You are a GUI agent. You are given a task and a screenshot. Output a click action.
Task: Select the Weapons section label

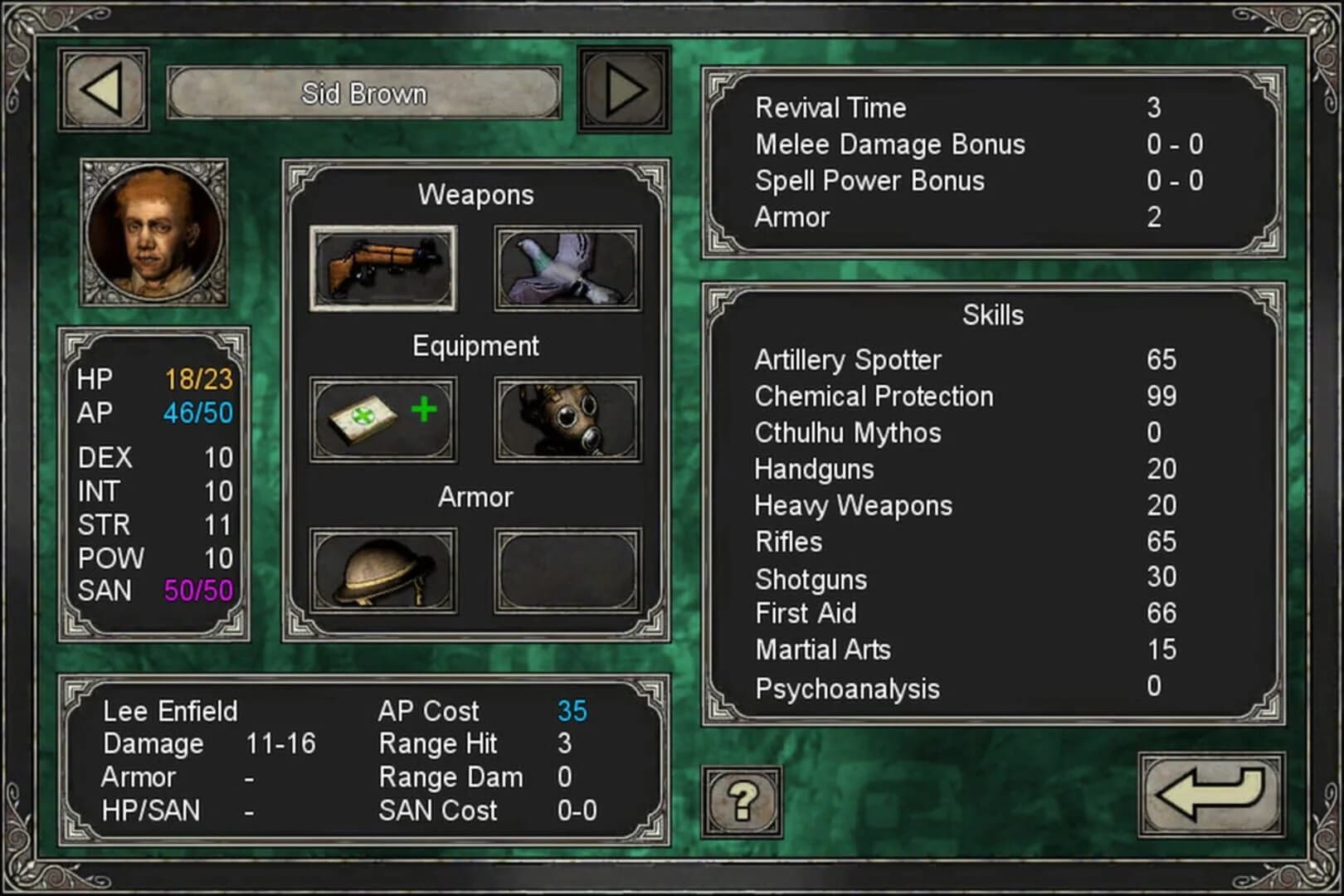coord(476,195)
